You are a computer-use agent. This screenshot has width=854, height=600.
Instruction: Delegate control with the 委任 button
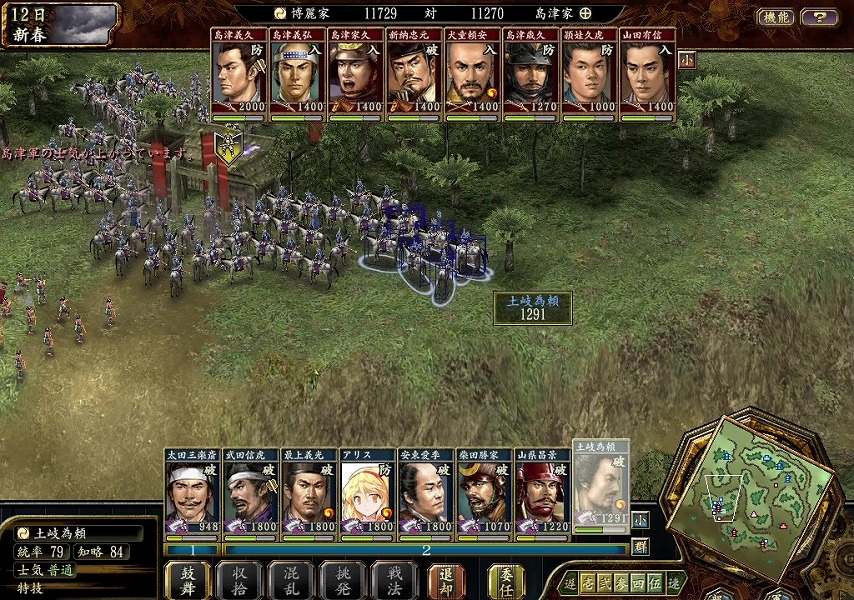click(x=506, y=581)
